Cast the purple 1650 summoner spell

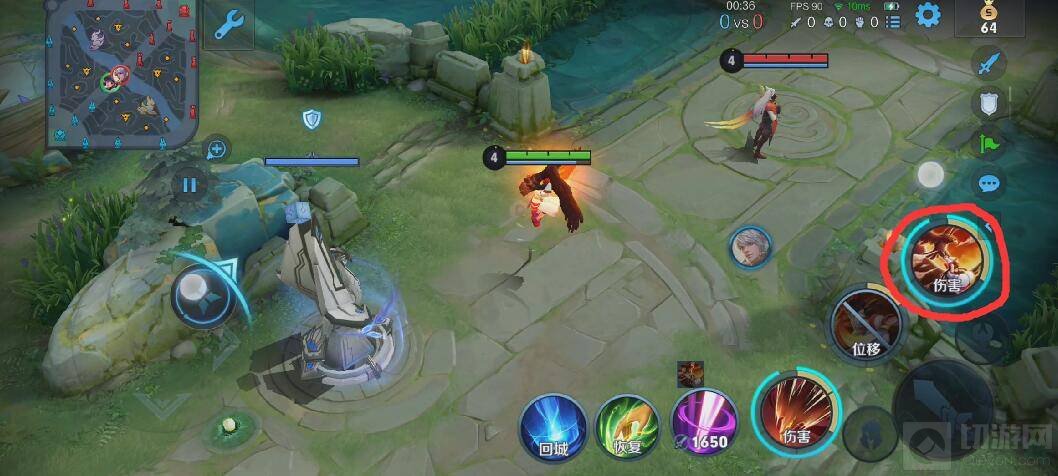click(x=704, y=425)
